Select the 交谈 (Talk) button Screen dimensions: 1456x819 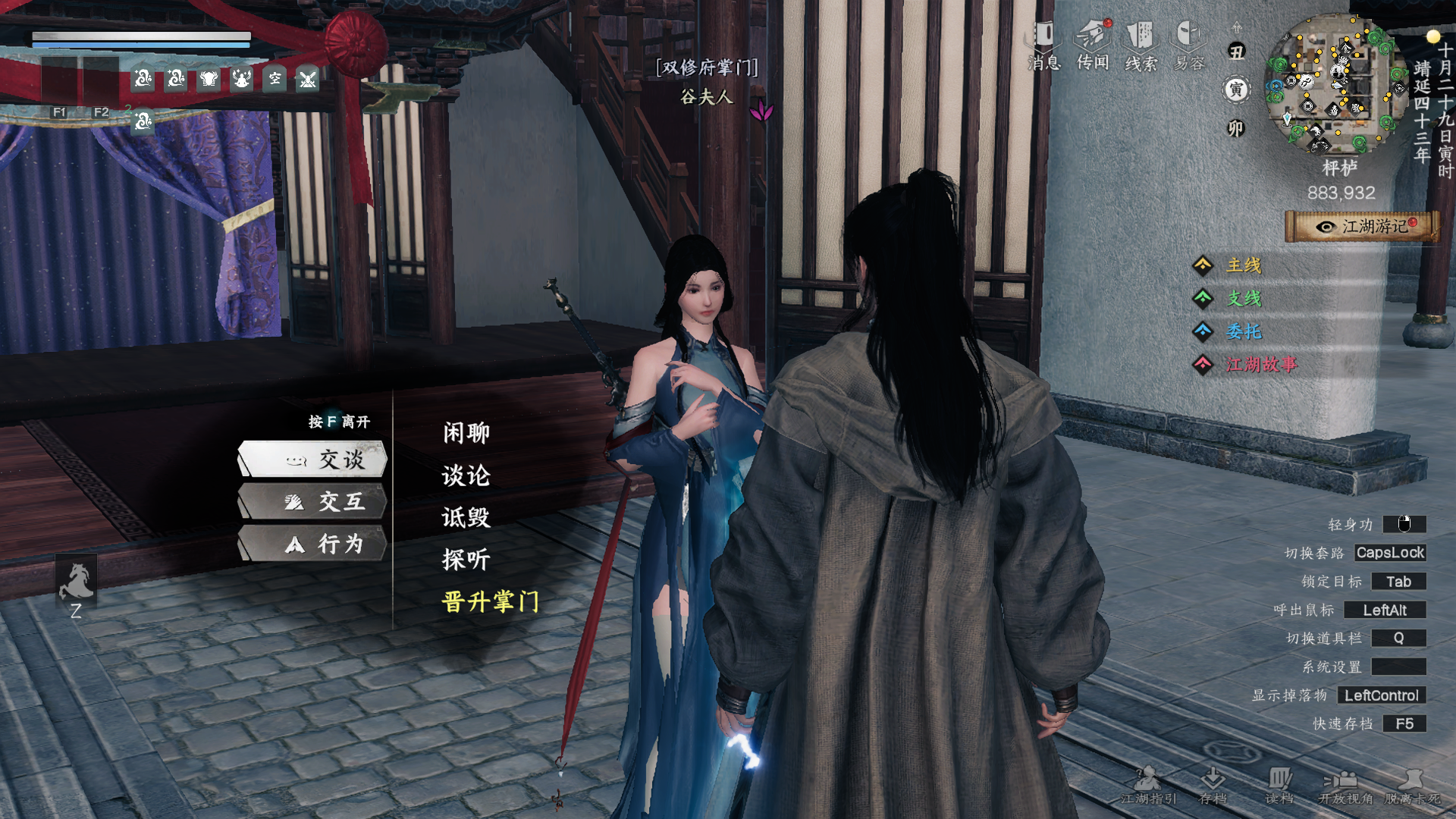pos(313,460)
